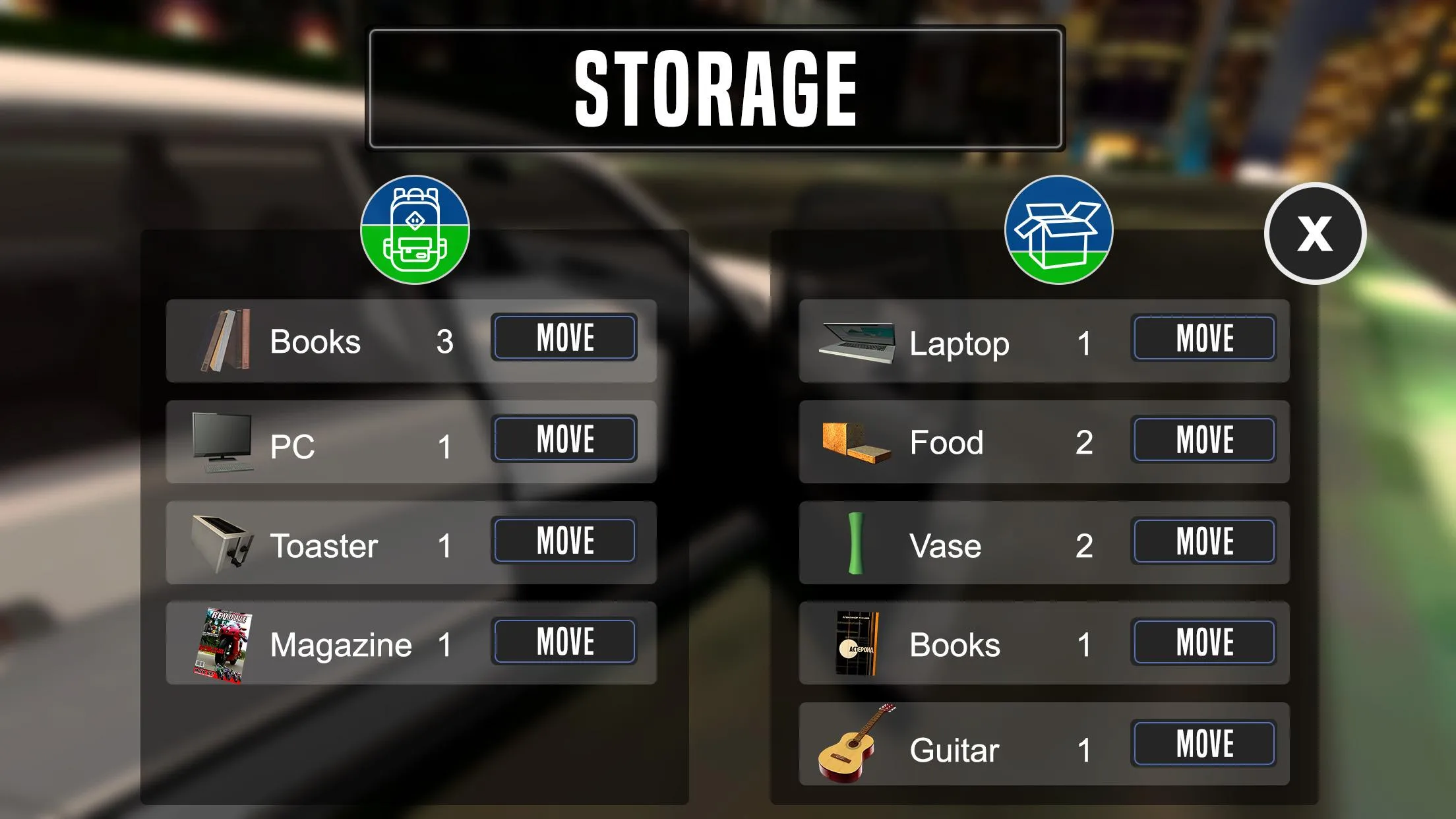Move the Books from the backpack

(x=564, y=338)
